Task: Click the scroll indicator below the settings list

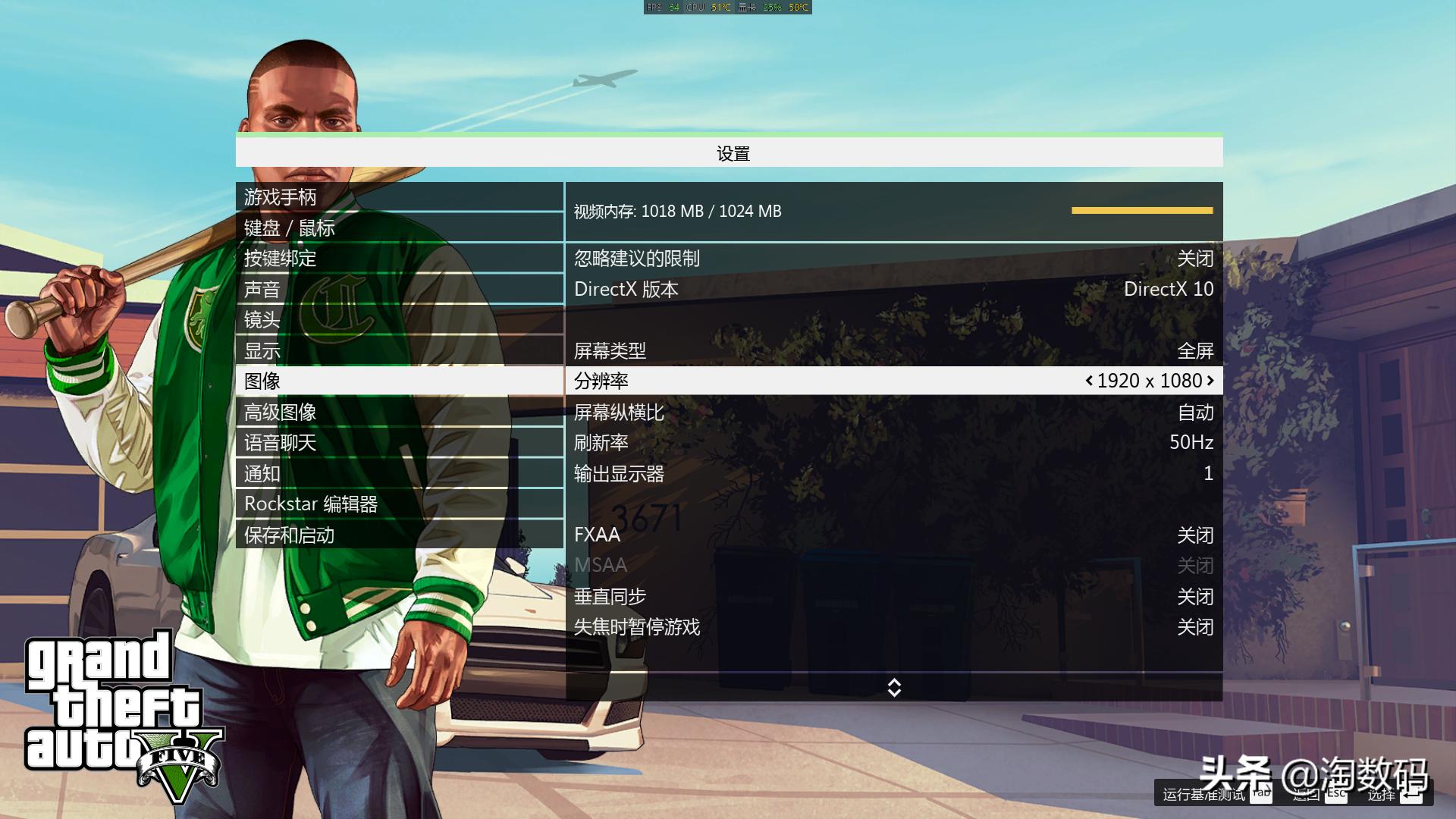Action: click(x=895, y=688)
